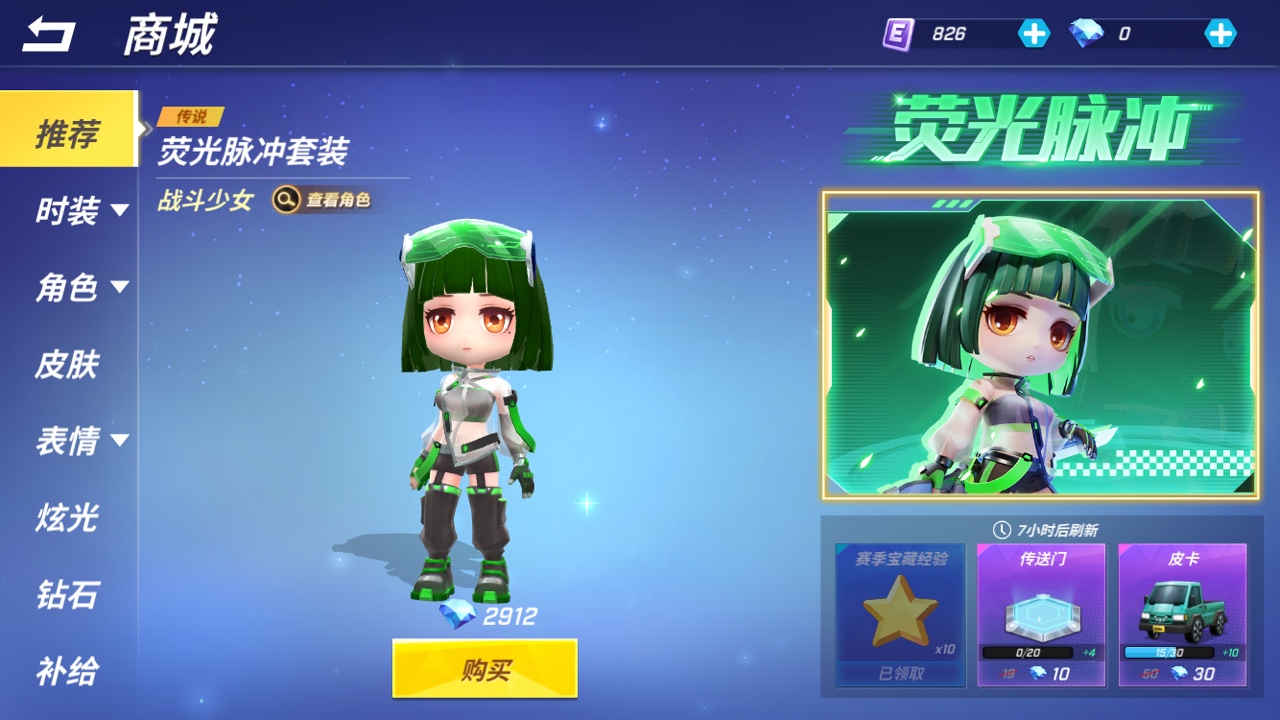Open the 角色 category

pos(82,288)
